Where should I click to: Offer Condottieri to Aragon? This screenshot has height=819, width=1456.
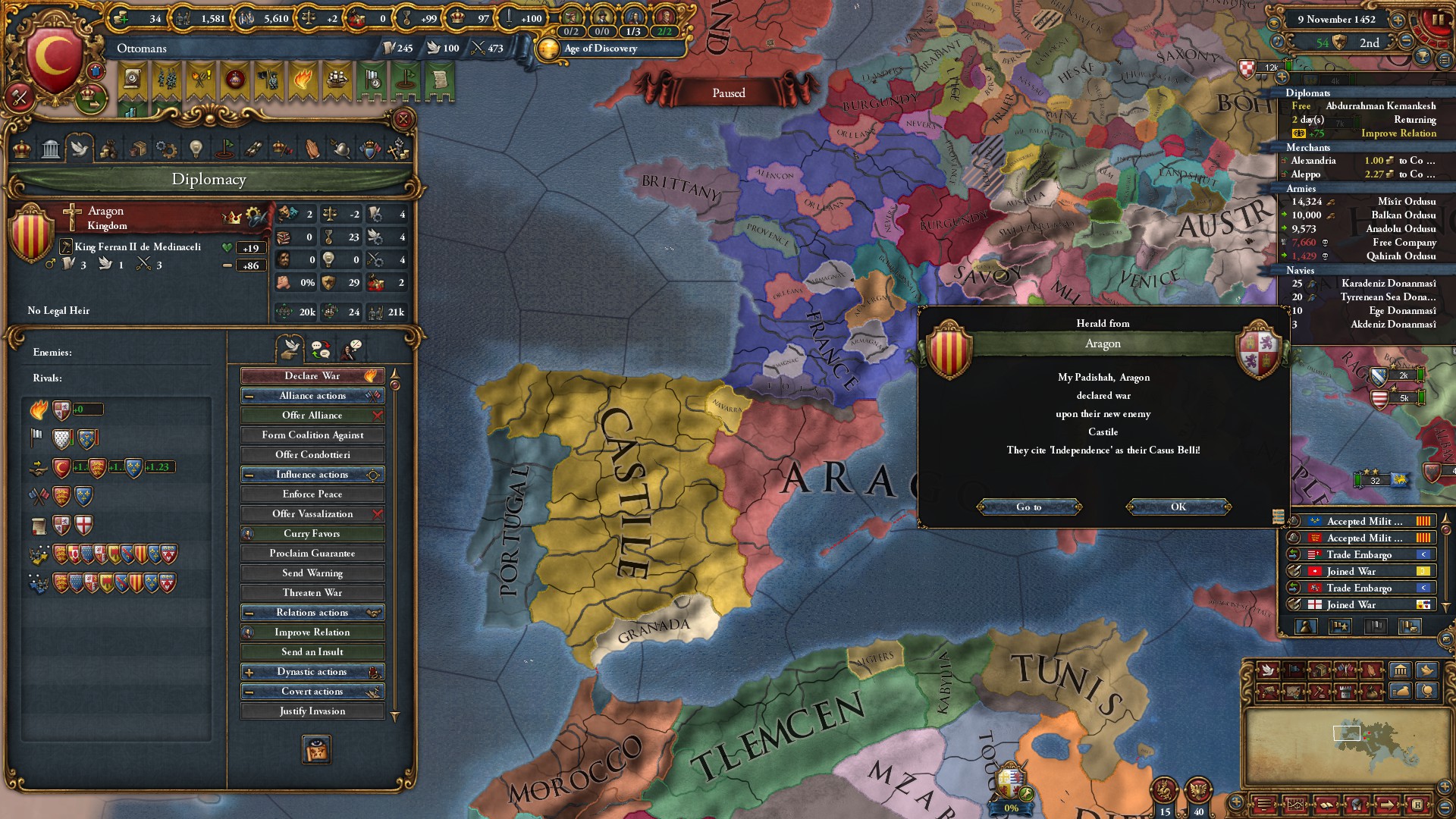(x=312, y=454)
